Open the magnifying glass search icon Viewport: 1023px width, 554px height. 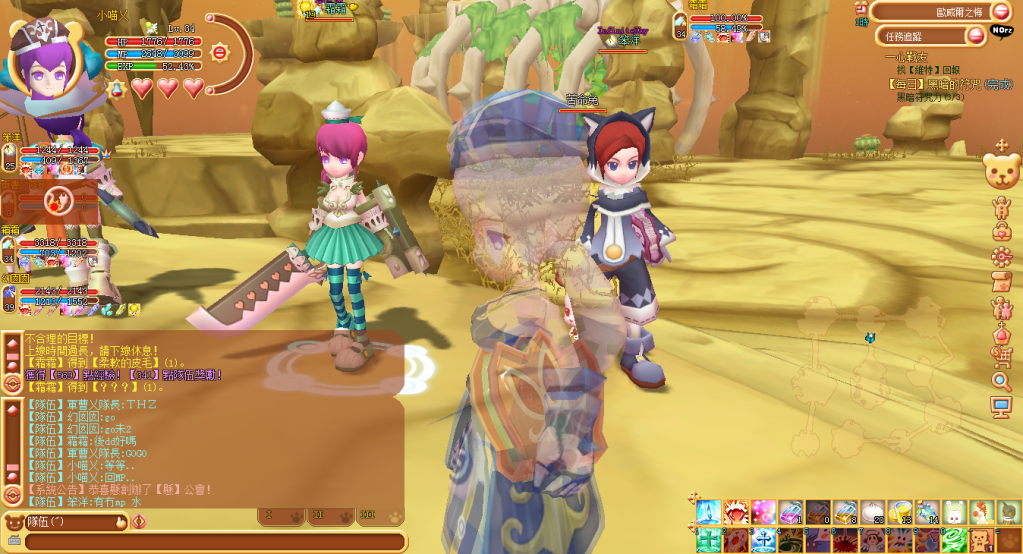1001,381
